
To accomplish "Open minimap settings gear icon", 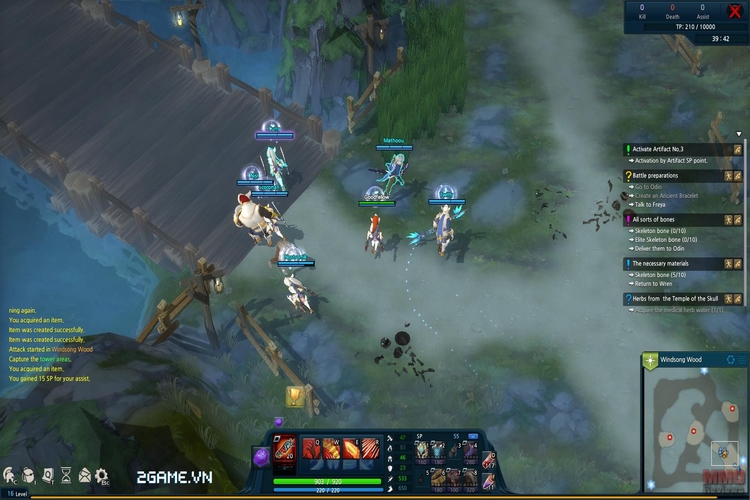I will coord(732,359).
